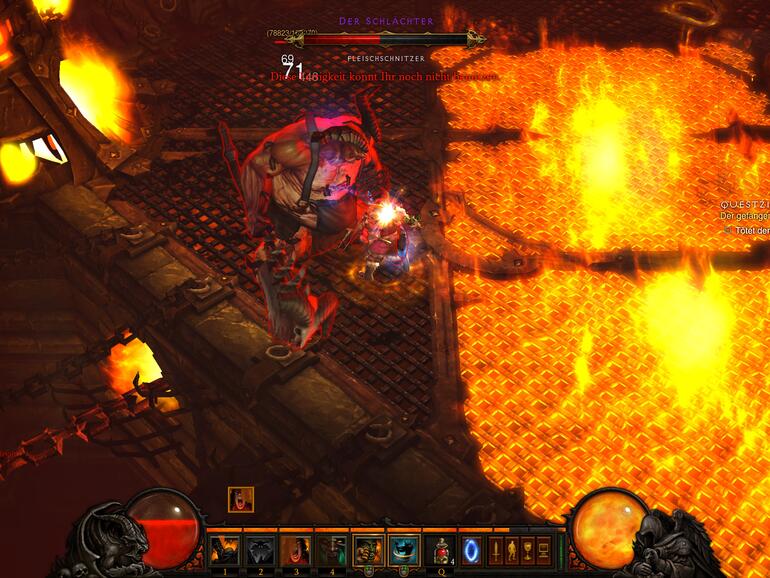Activate the fiery skill in slot 1

tap(225, 550)
